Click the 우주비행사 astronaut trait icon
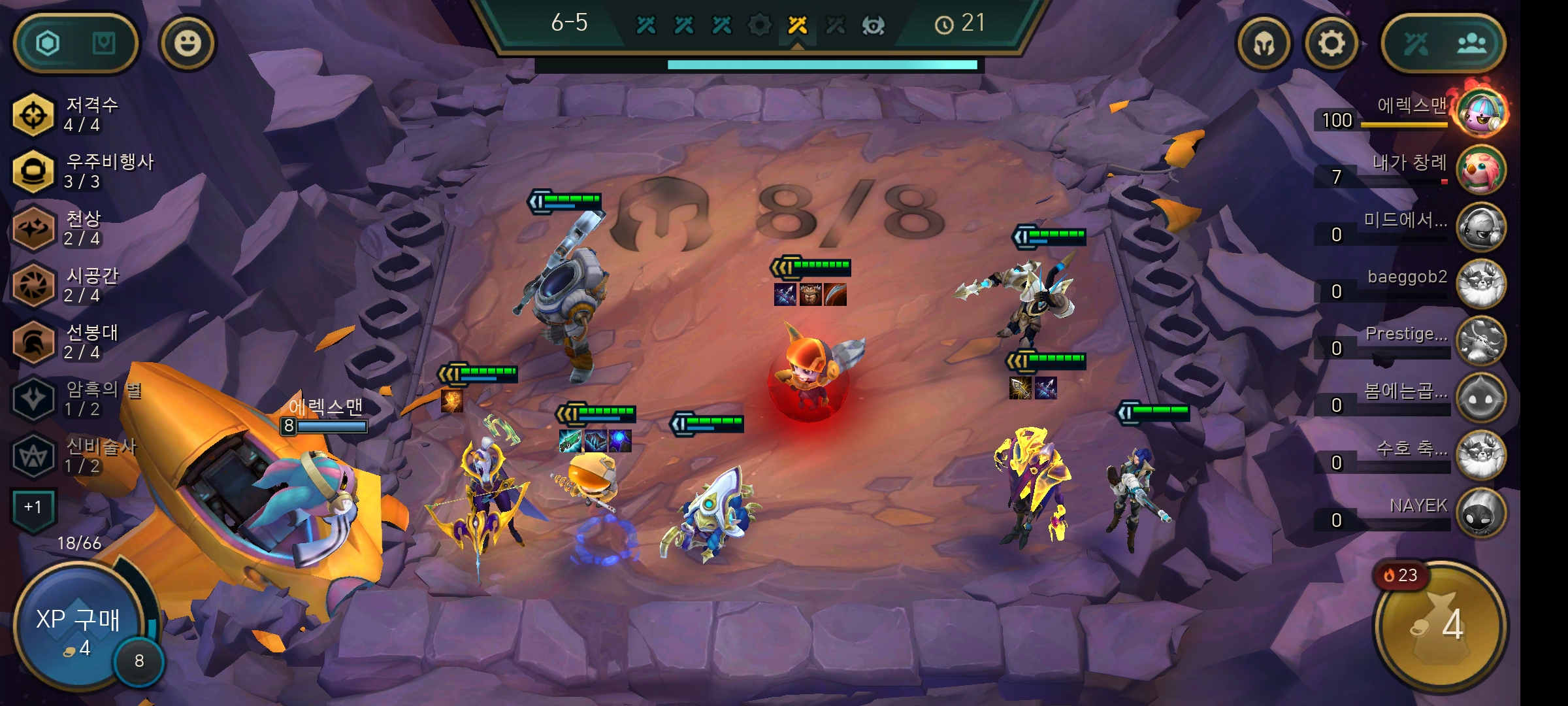The image size is (1568, 706). pyautogui.click(x=34, y=172)
